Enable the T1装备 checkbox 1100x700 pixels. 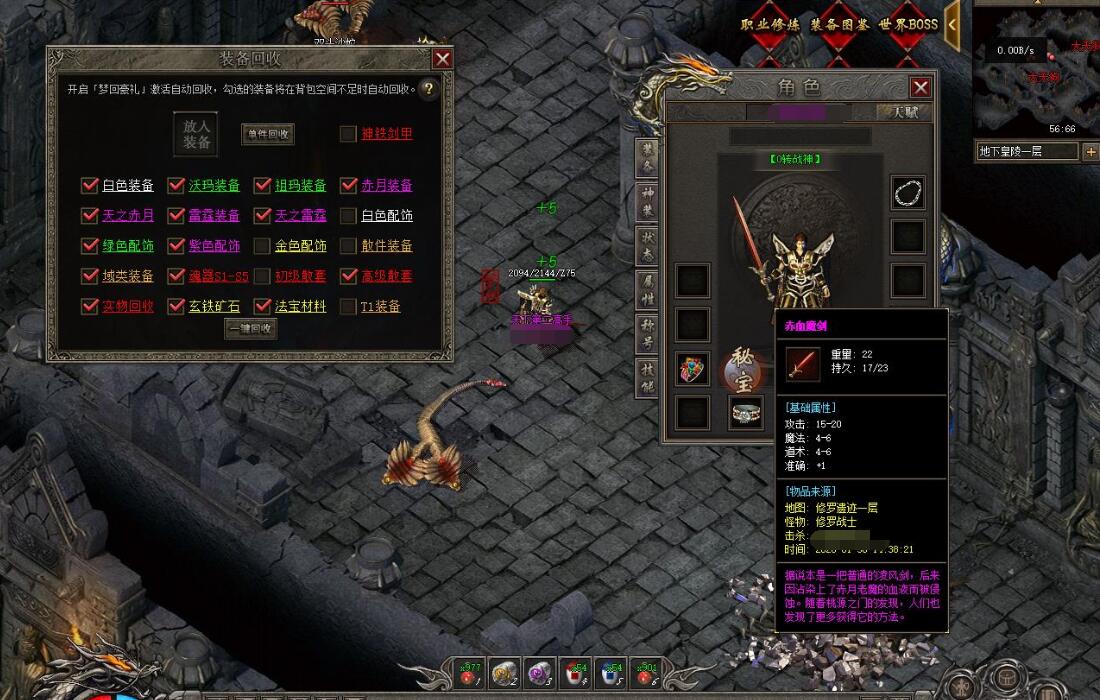tap(348, 306)
